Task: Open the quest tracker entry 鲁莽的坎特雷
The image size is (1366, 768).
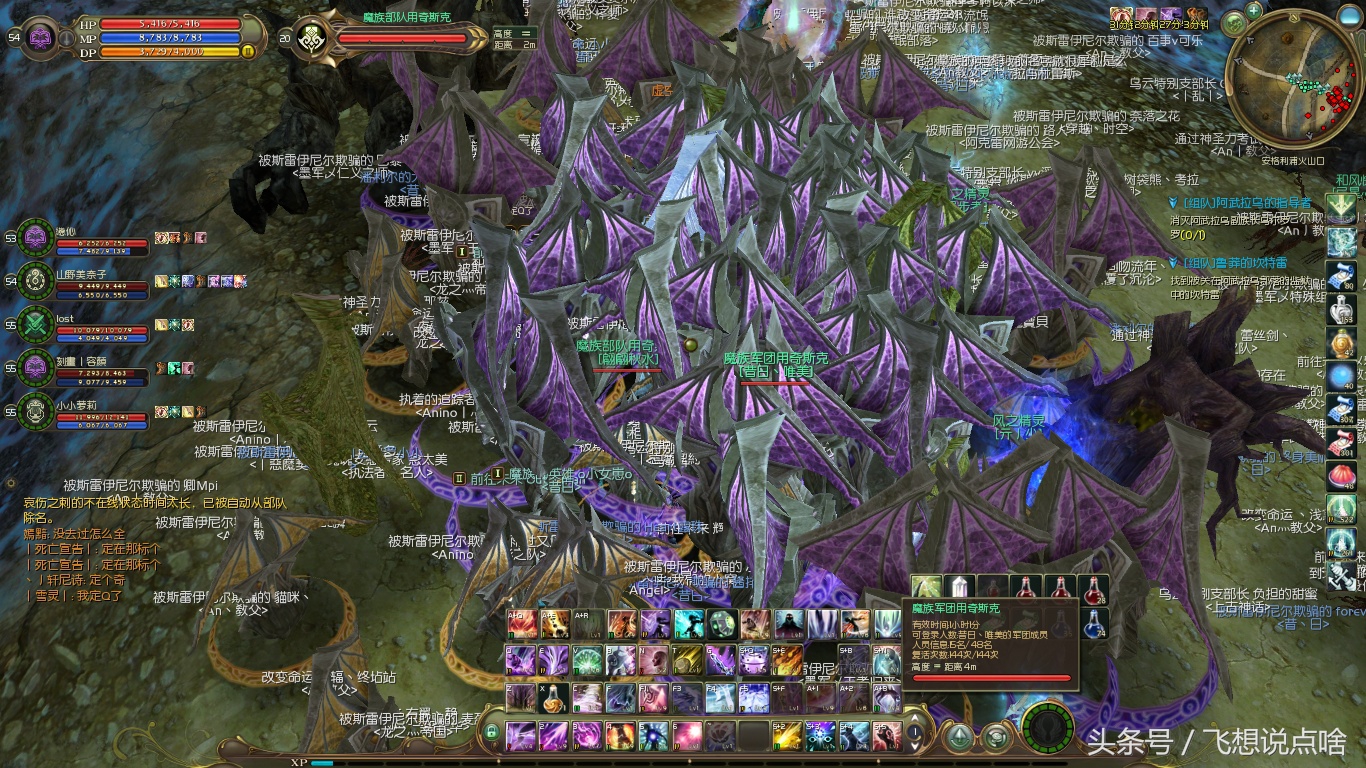Action: point(1242,263)
